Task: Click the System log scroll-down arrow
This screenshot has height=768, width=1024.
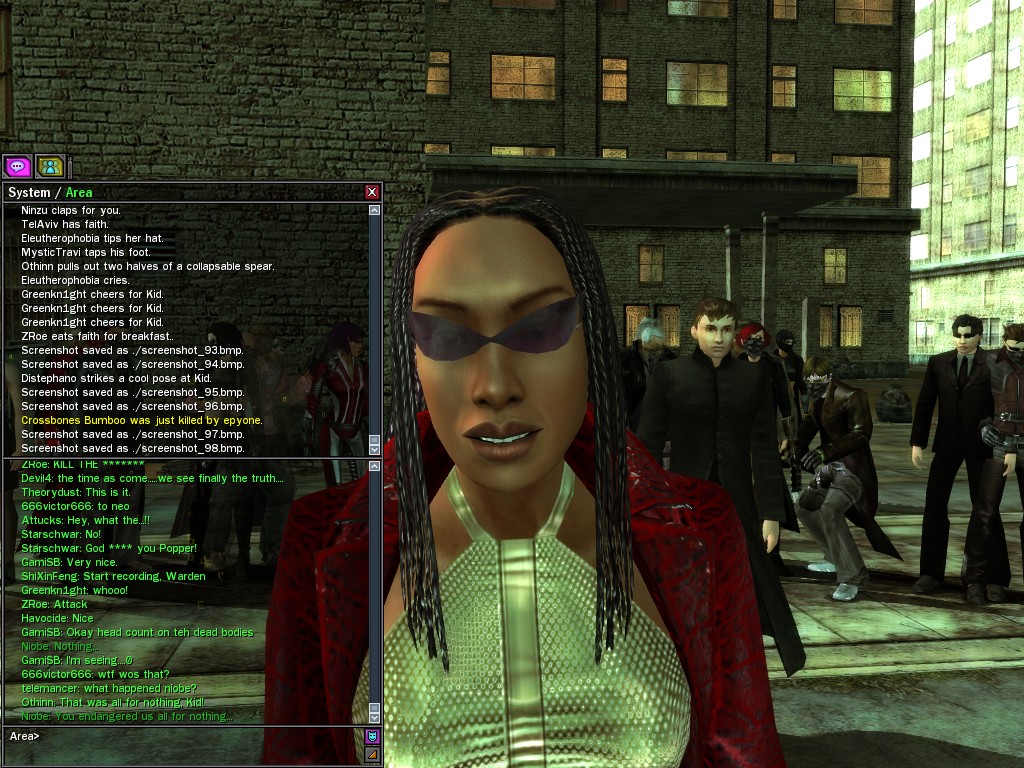Action: pyautogui.click(x=375, y=450)
